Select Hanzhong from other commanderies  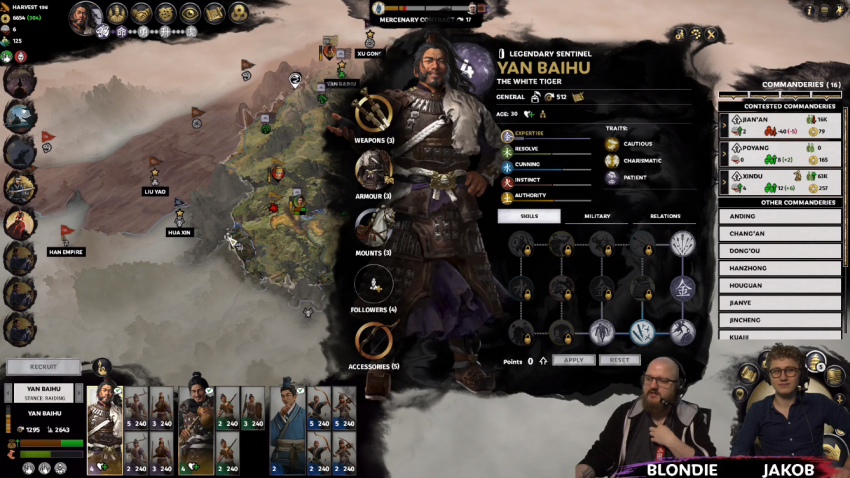click(x=780, y=269)
